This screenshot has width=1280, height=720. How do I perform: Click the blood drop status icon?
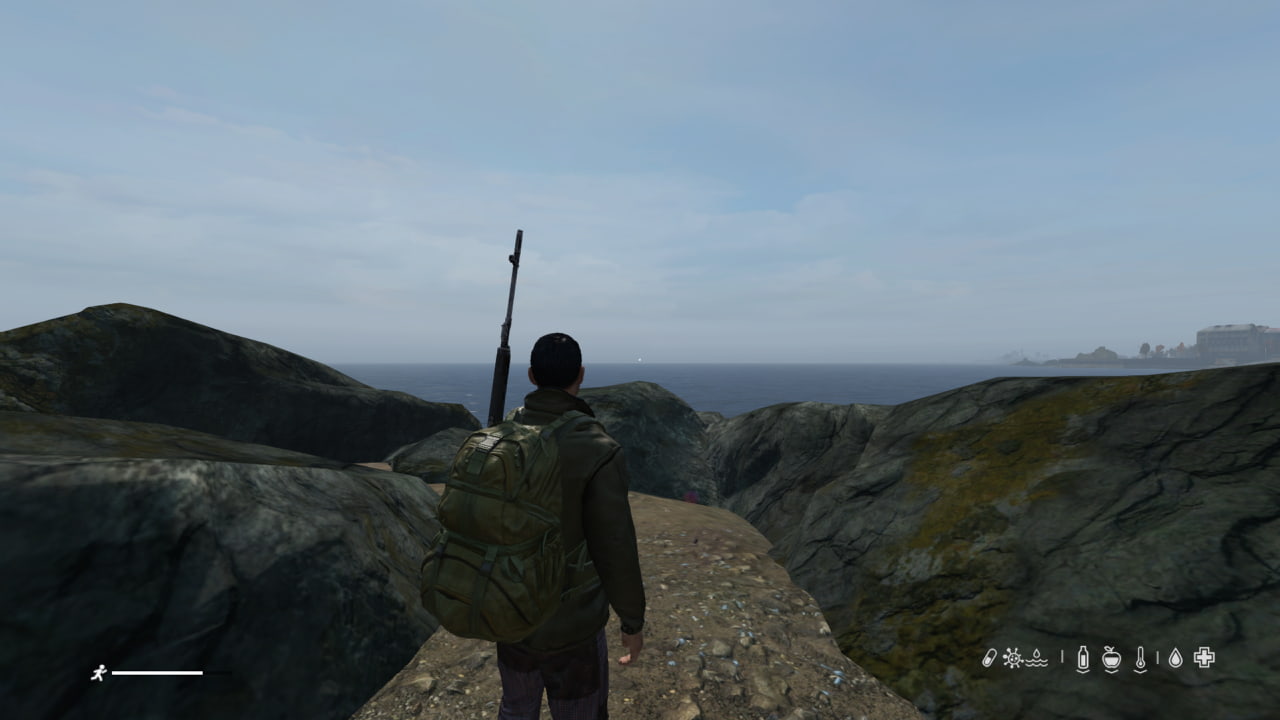point(1176,658)
